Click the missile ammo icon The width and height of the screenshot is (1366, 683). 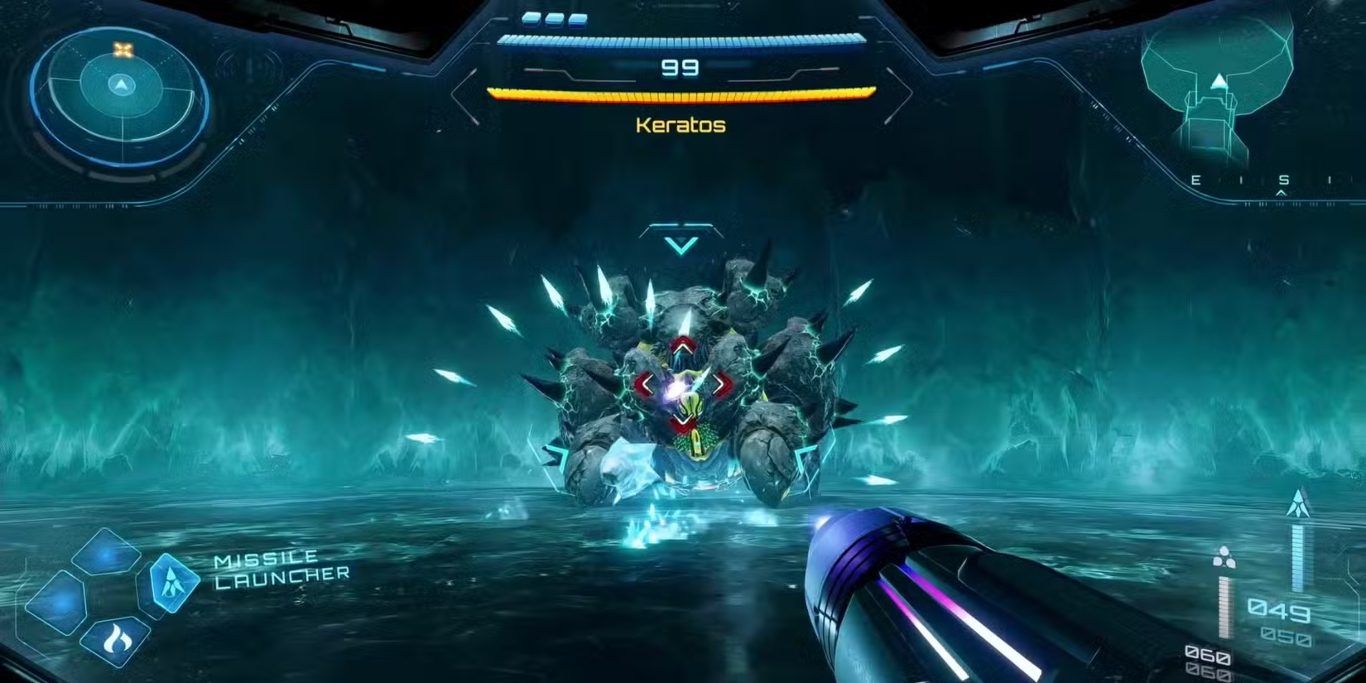click(x=1300, y=503)
